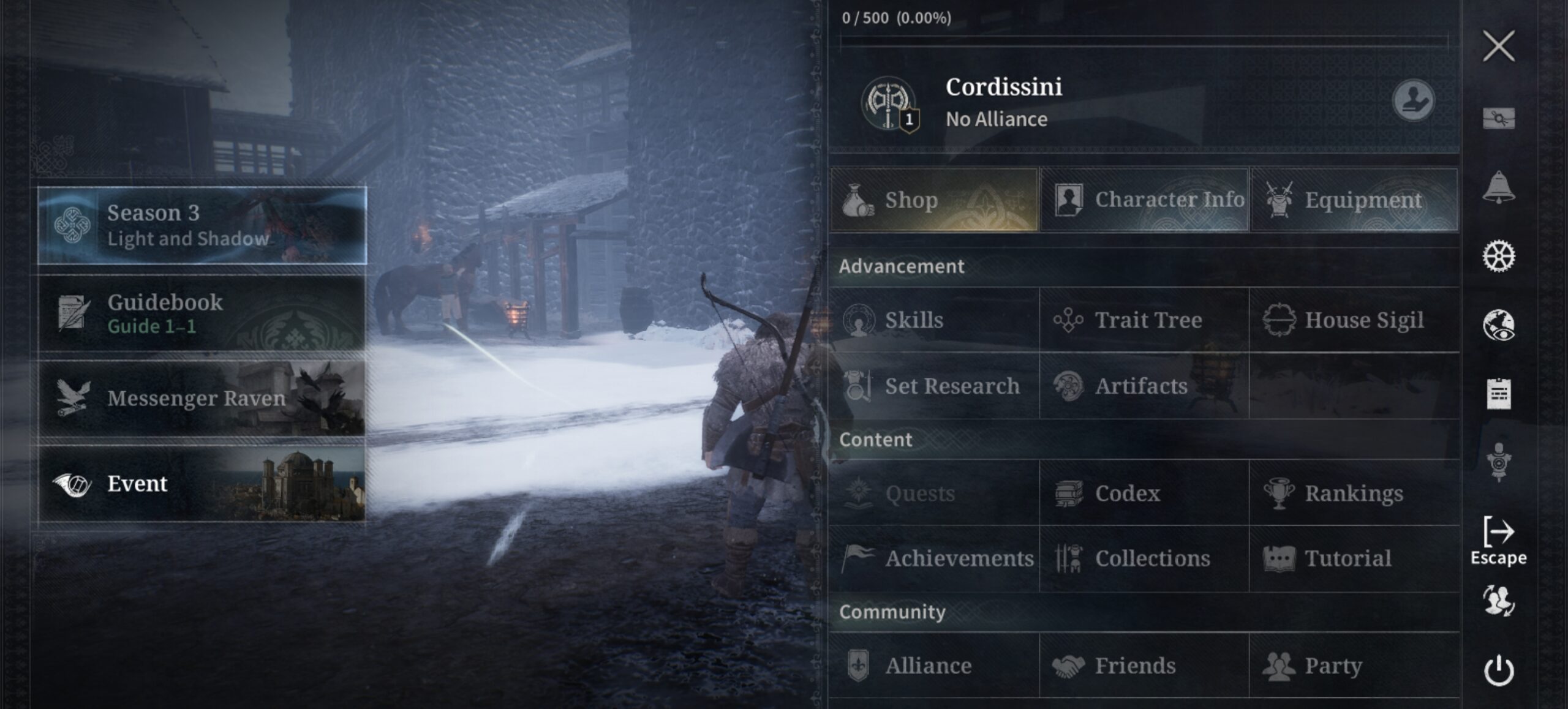Image resolution: width=1568 pixels, height=709 pixels.
Task: Click the Escape button
Action: 1498,541
